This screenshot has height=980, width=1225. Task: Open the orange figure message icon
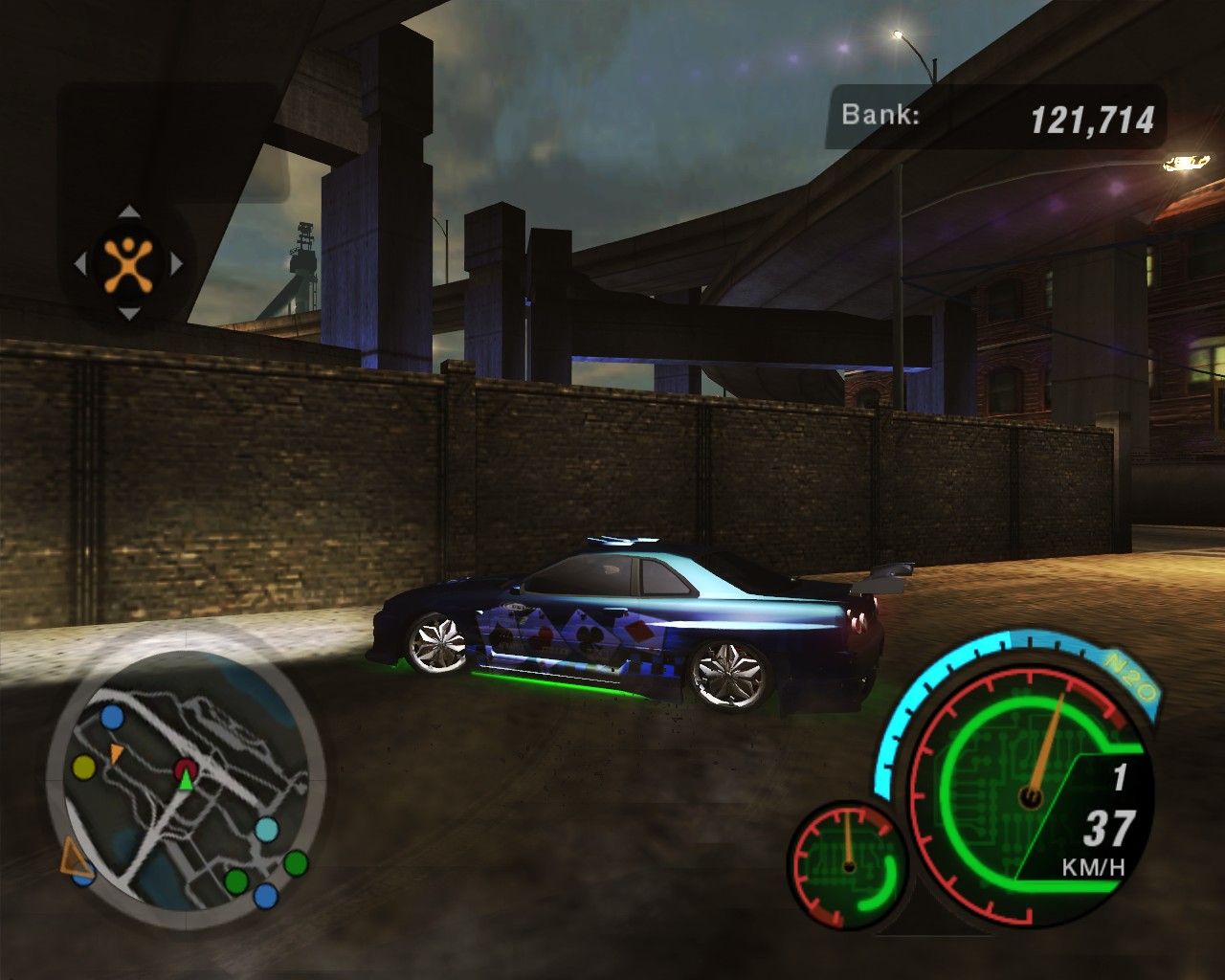pos(128,263)
